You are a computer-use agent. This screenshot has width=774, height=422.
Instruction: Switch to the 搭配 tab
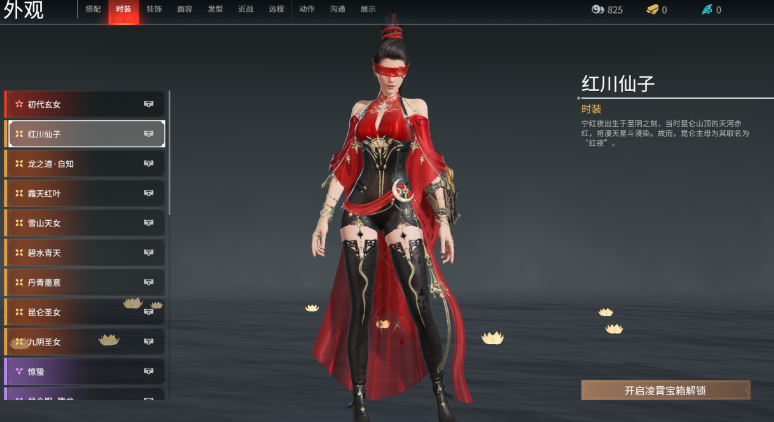[93, 9]
